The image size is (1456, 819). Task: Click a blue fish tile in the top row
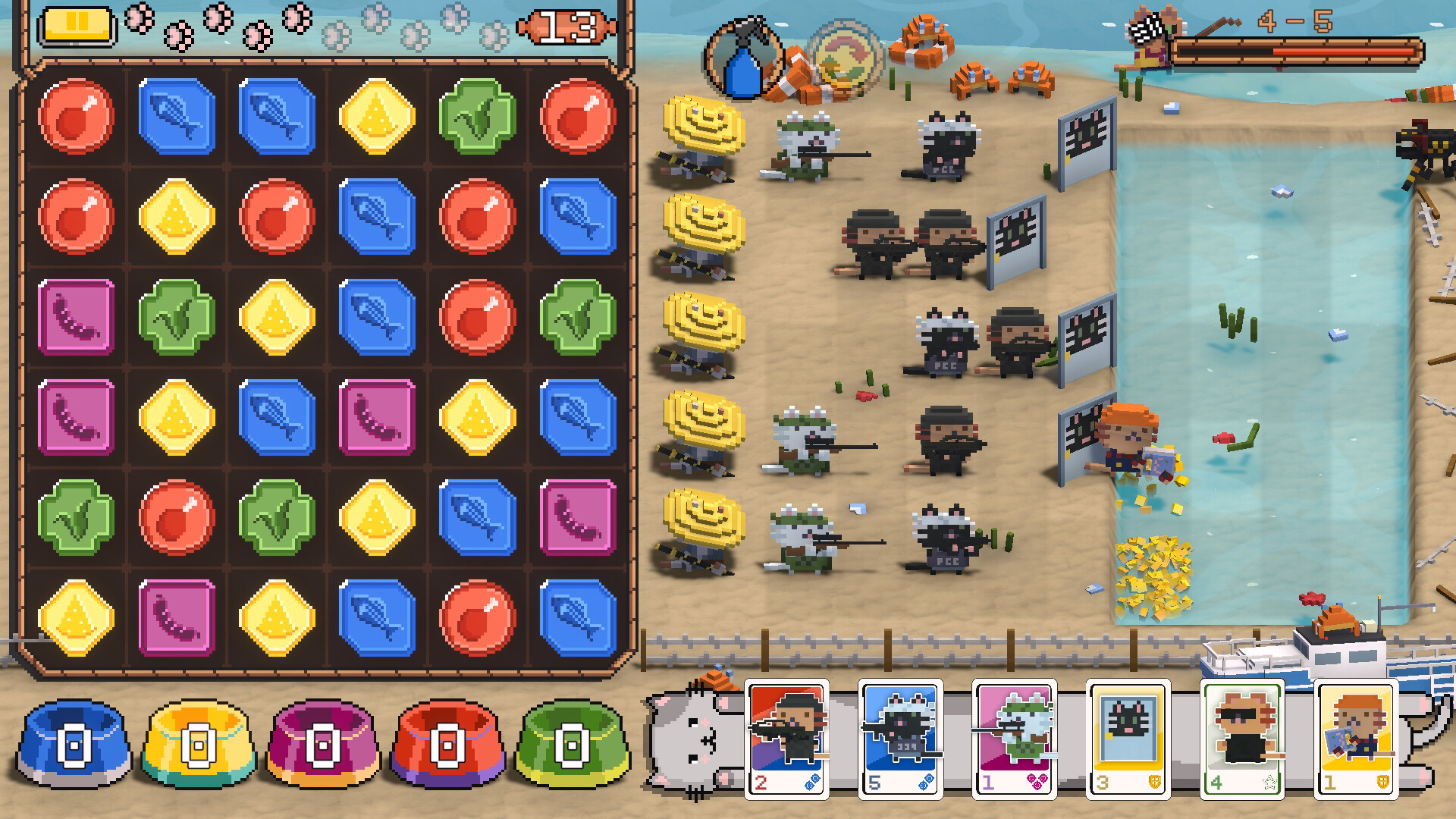[176, 116]
